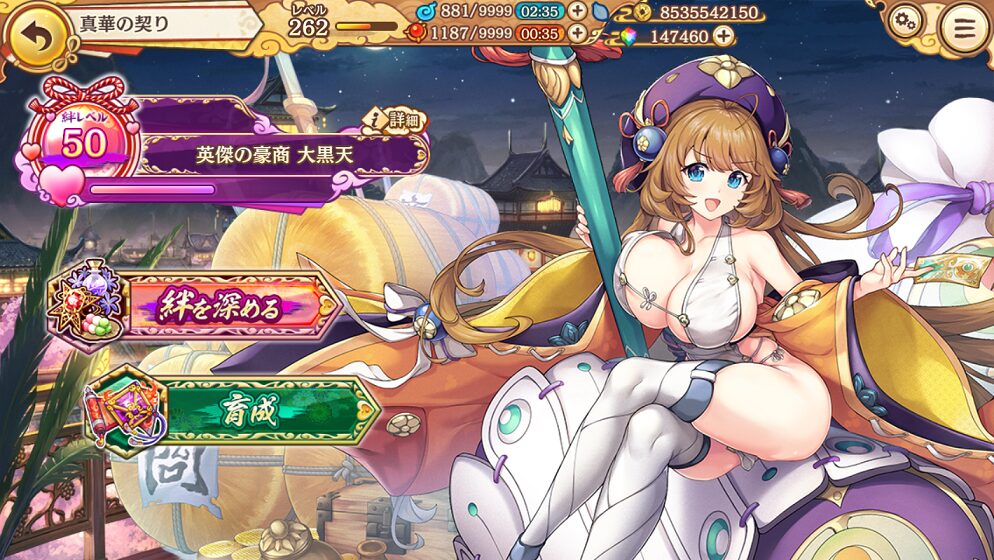Open the gear settings
The height and width of the screenshot is (560, 994).
tap(905, 20)
